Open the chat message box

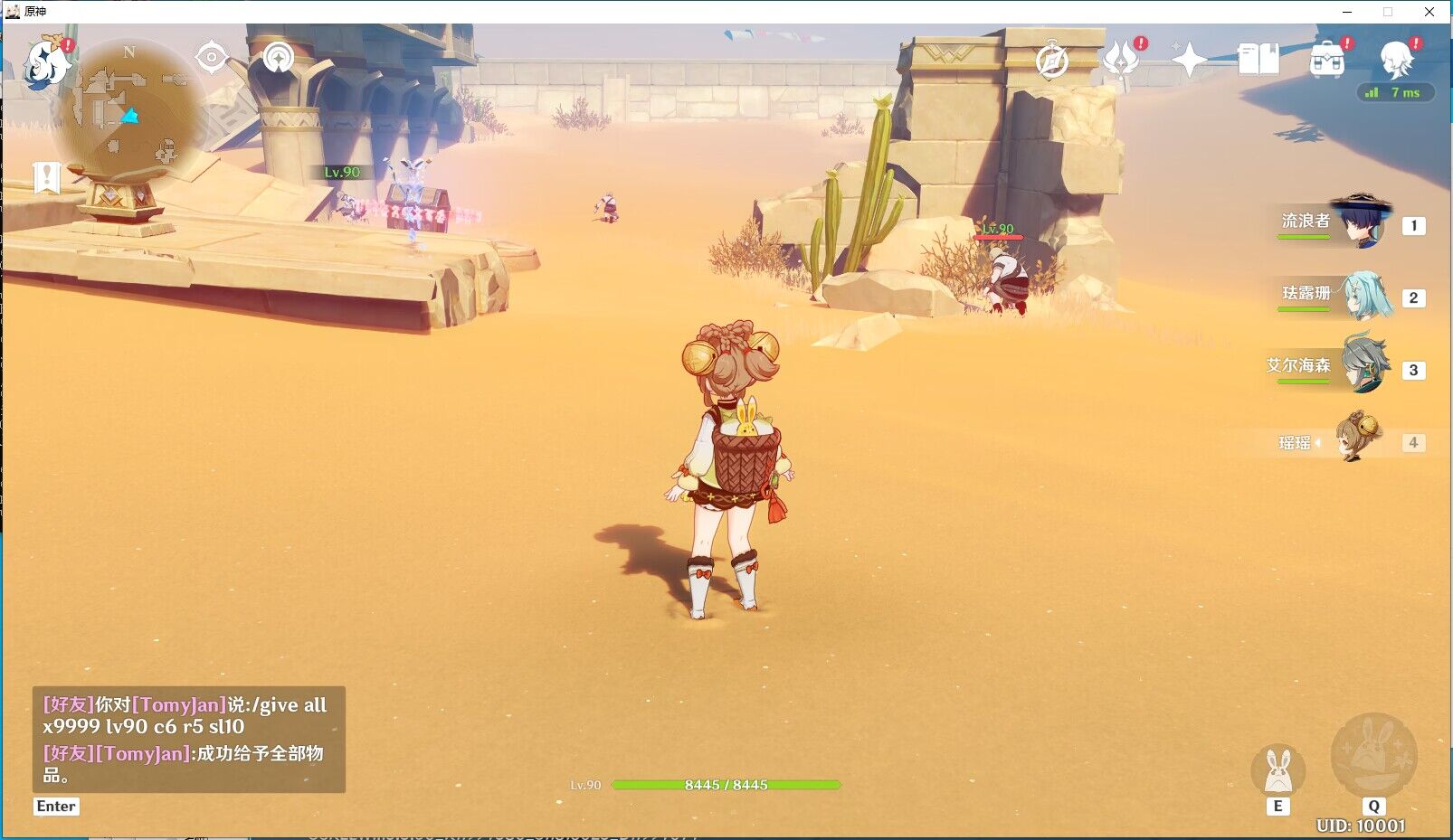(x=188, y=739)
